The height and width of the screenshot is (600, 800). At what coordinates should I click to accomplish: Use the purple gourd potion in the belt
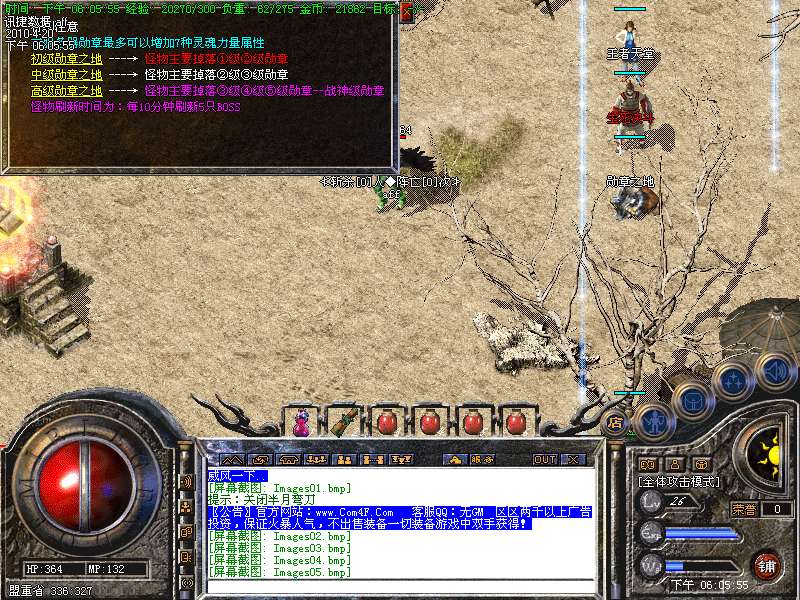pyautogui.click(x=300, y=423)
